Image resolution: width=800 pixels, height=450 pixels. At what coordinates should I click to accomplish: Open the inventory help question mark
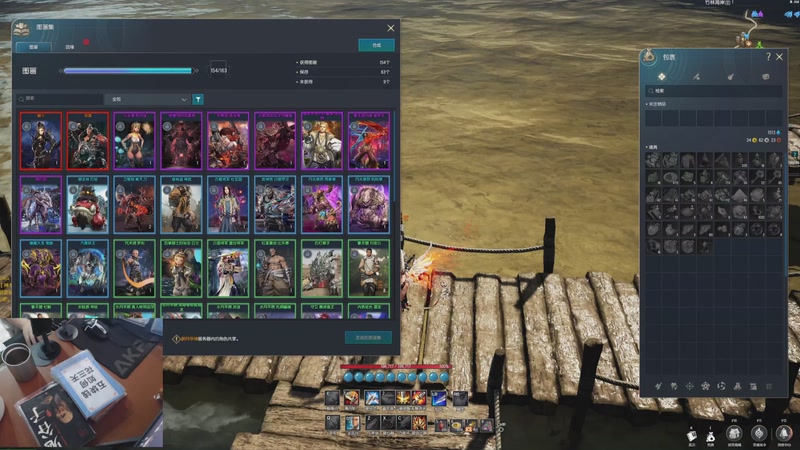(768, 57)
